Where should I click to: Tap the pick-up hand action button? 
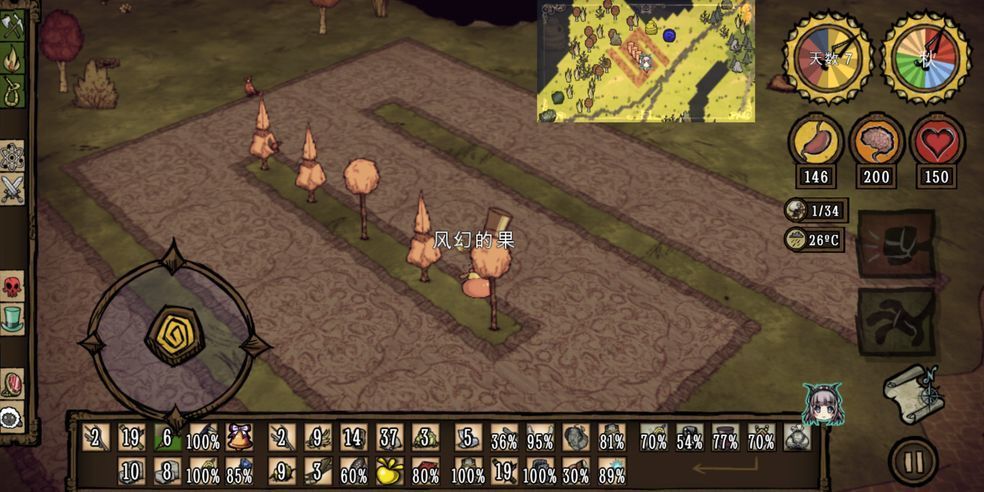(x=896, y=322)
